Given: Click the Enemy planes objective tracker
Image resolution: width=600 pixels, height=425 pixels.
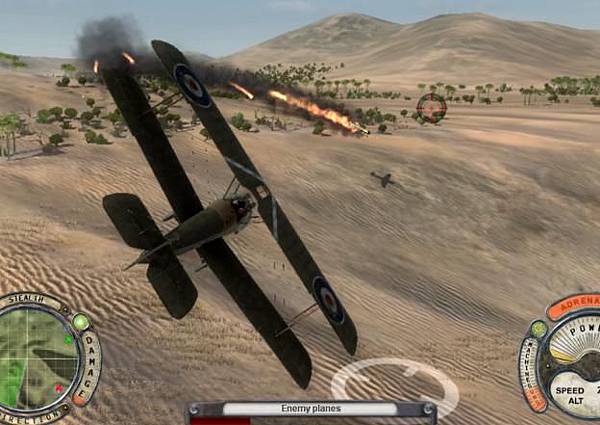Looking at the screenshot, I should tap(309, 408).
